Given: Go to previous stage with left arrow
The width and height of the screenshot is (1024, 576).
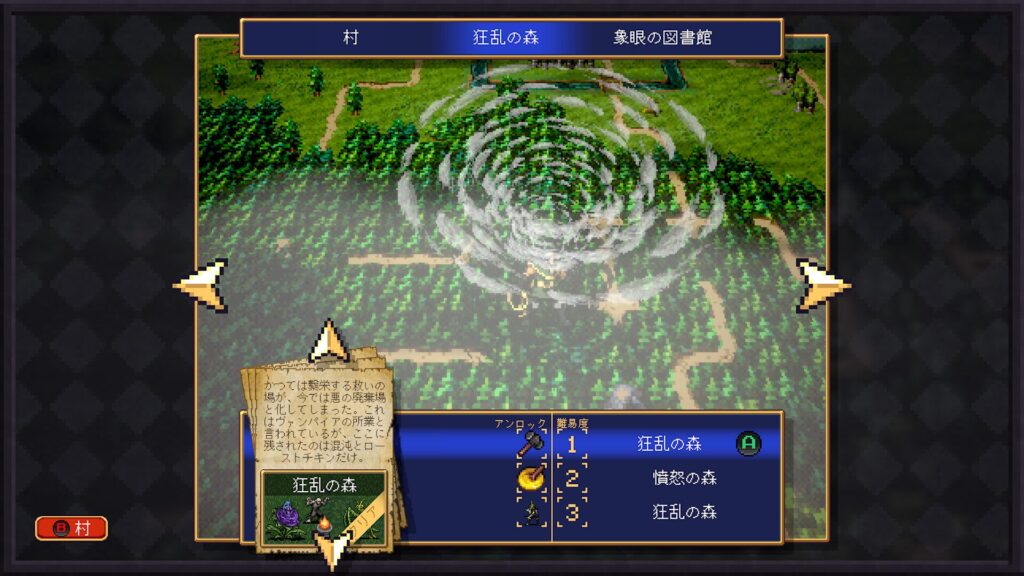Looking at the screenshot, I should tap(201, 285).
